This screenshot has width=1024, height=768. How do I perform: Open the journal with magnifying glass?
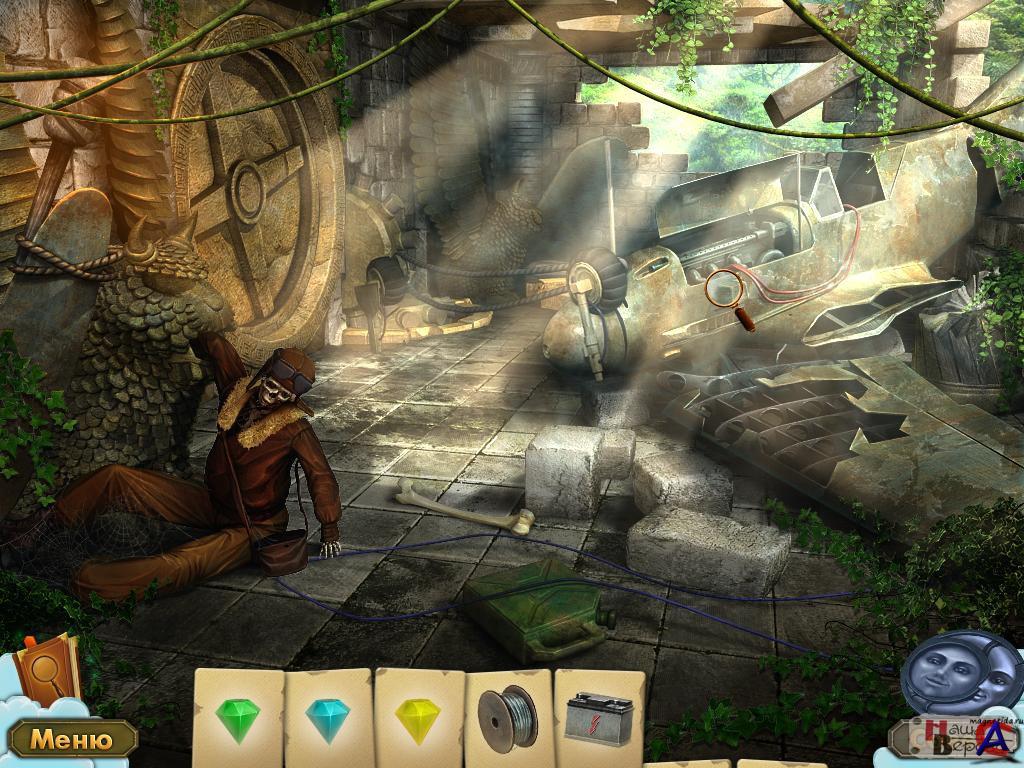click(x=47, y=667)
